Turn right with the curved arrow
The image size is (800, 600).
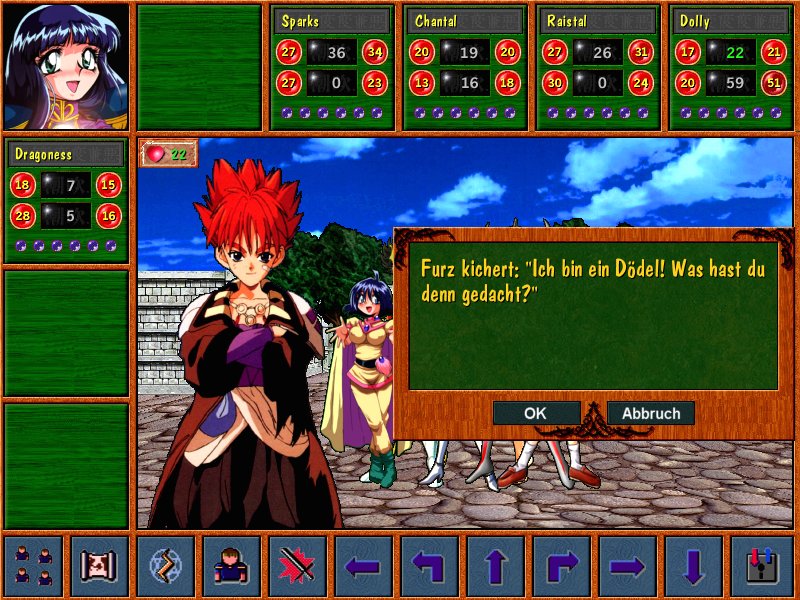pyautogui.click(x=561, y=566)
